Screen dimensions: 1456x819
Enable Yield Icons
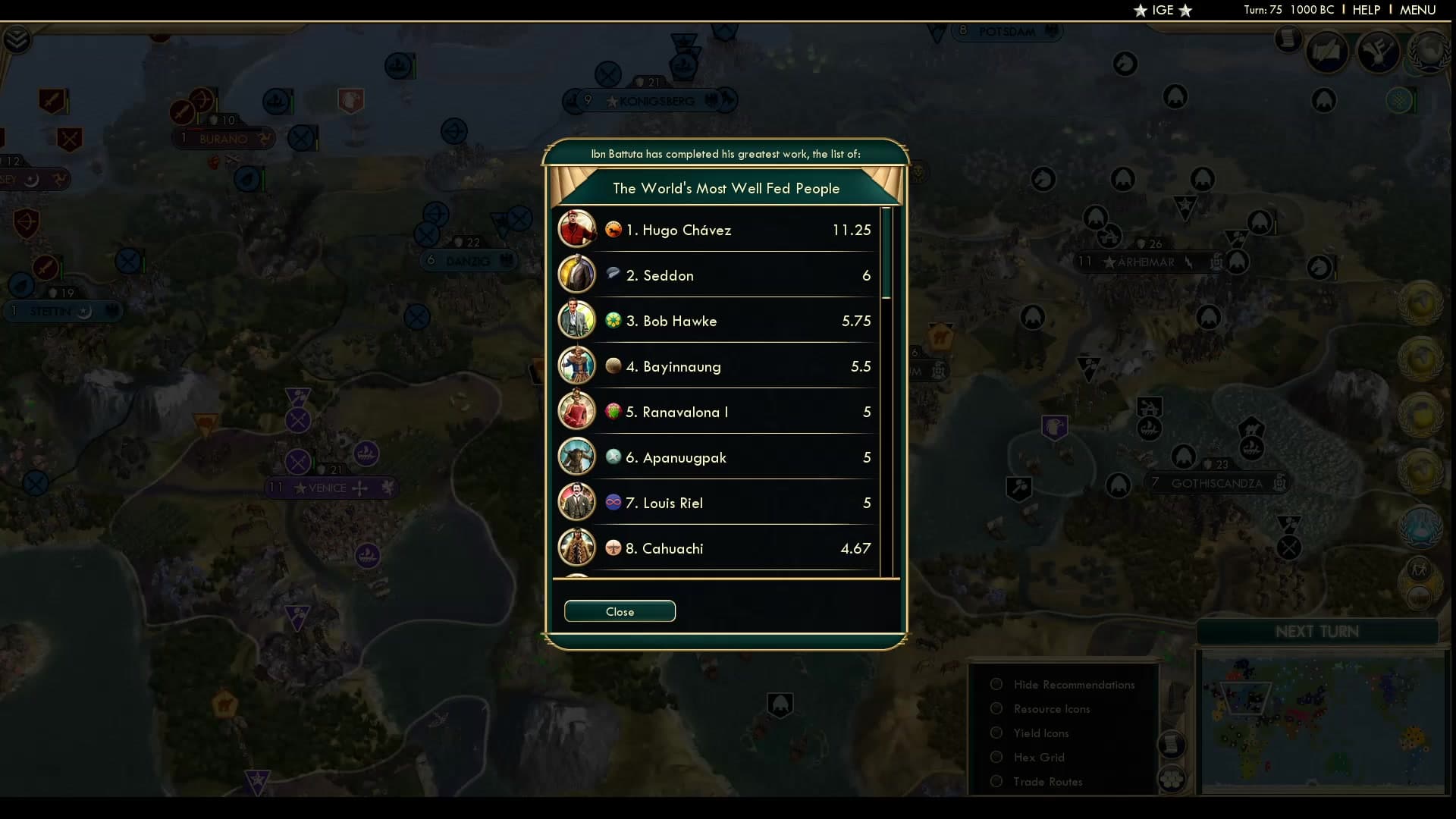point(996,733)
